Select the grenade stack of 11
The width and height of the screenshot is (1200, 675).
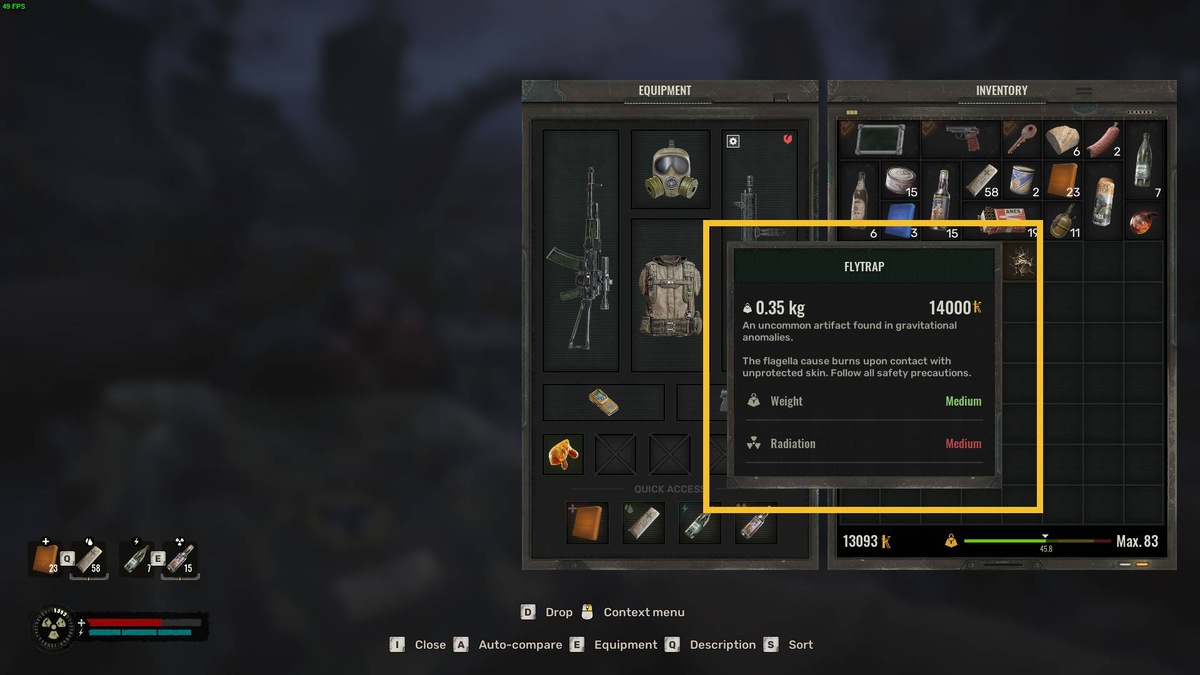tap(1062, 220)
